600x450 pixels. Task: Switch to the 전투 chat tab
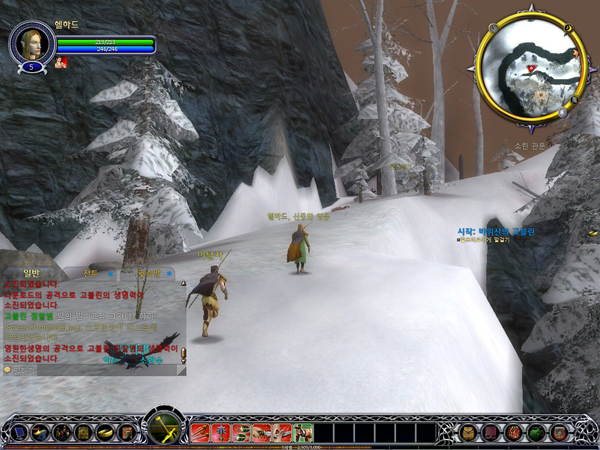click(x=92, y=272)
